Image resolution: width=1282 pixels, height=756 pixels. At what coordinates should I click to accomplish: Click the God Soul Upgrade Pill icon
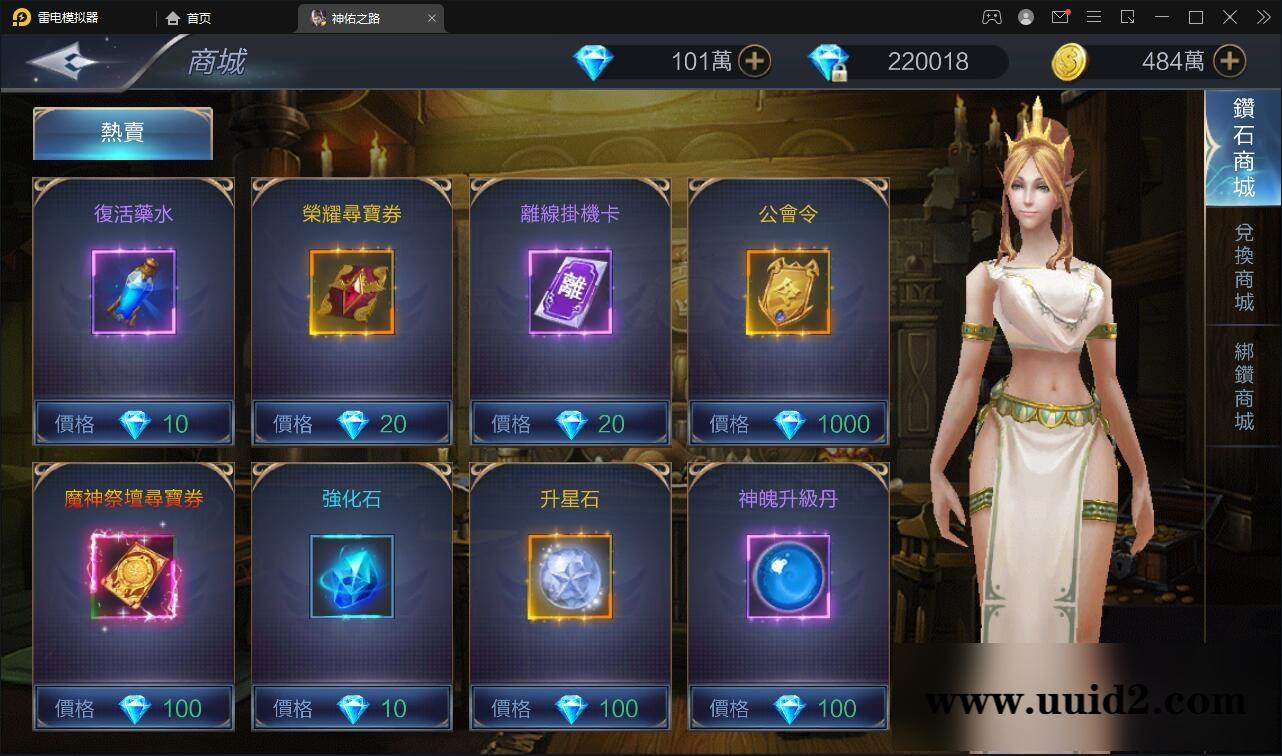coord(787,578)
